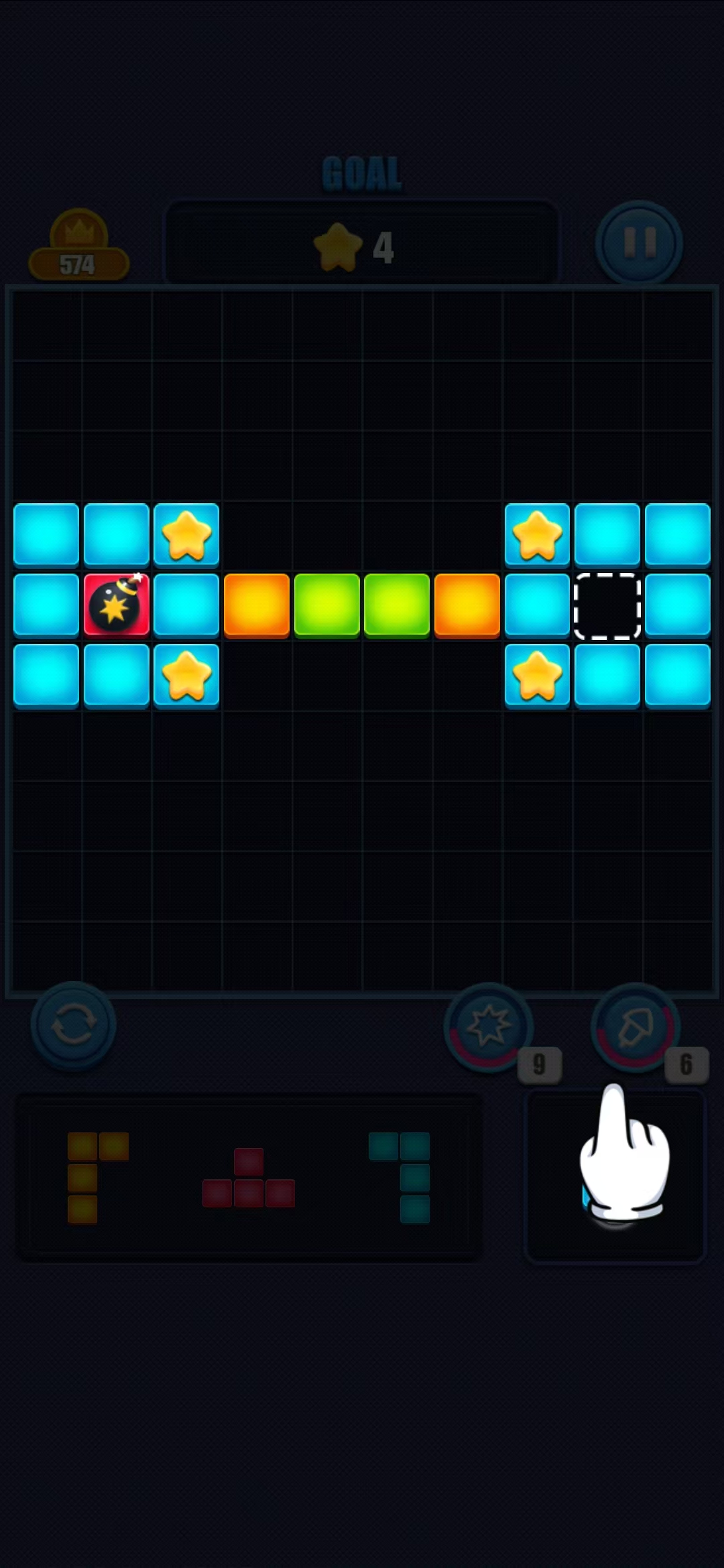Screen dimensions: 724x1568
Task: Select the orange L-shaped block piece
Action: coord(94,1177)
